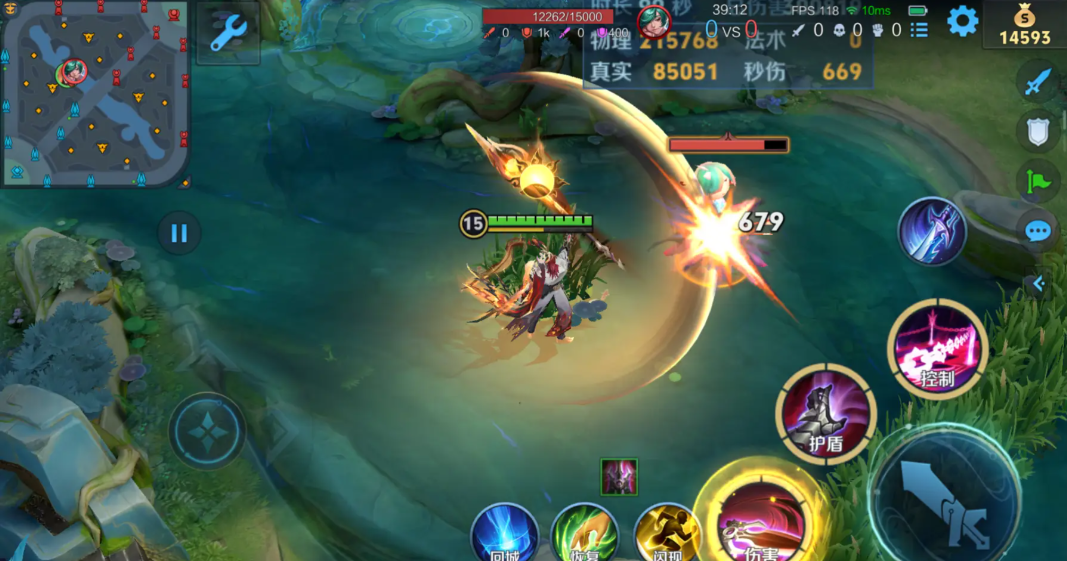1067x561 pixels.
Task: Pause the match with the pause button
Action: coord(179,234)
